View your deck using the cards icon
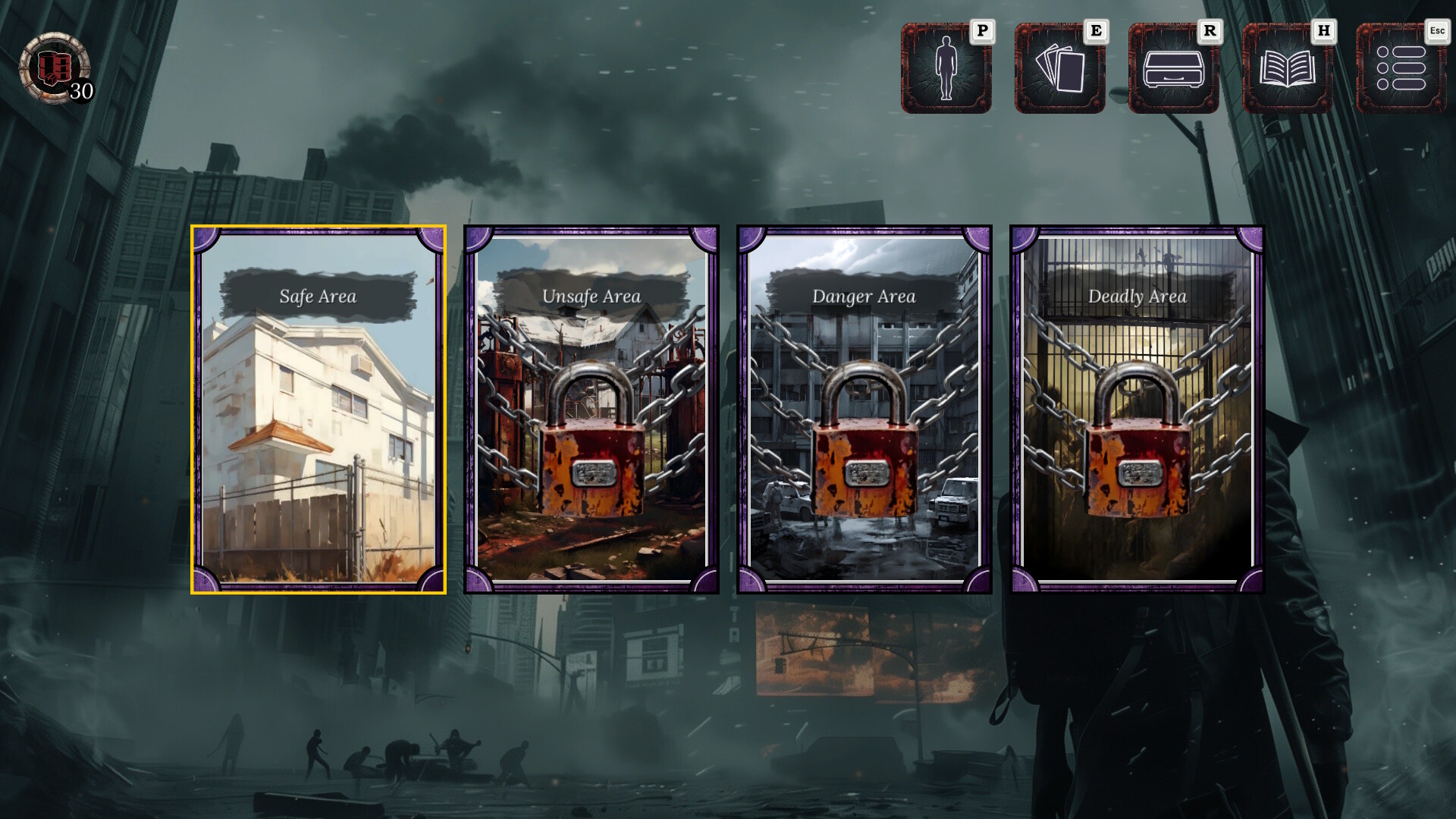1456x819 pixels. [1059, 69]
